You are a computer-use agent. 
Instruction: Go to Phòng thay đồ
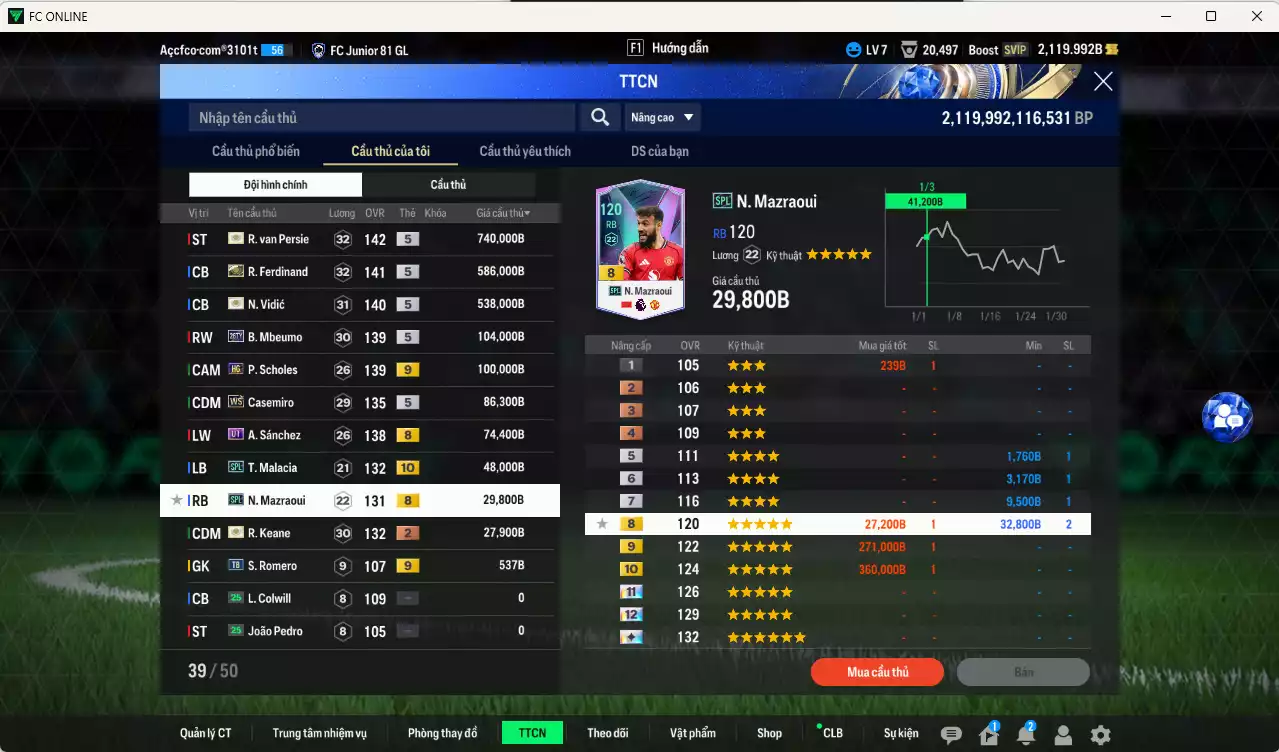click(x=442, y=733)
